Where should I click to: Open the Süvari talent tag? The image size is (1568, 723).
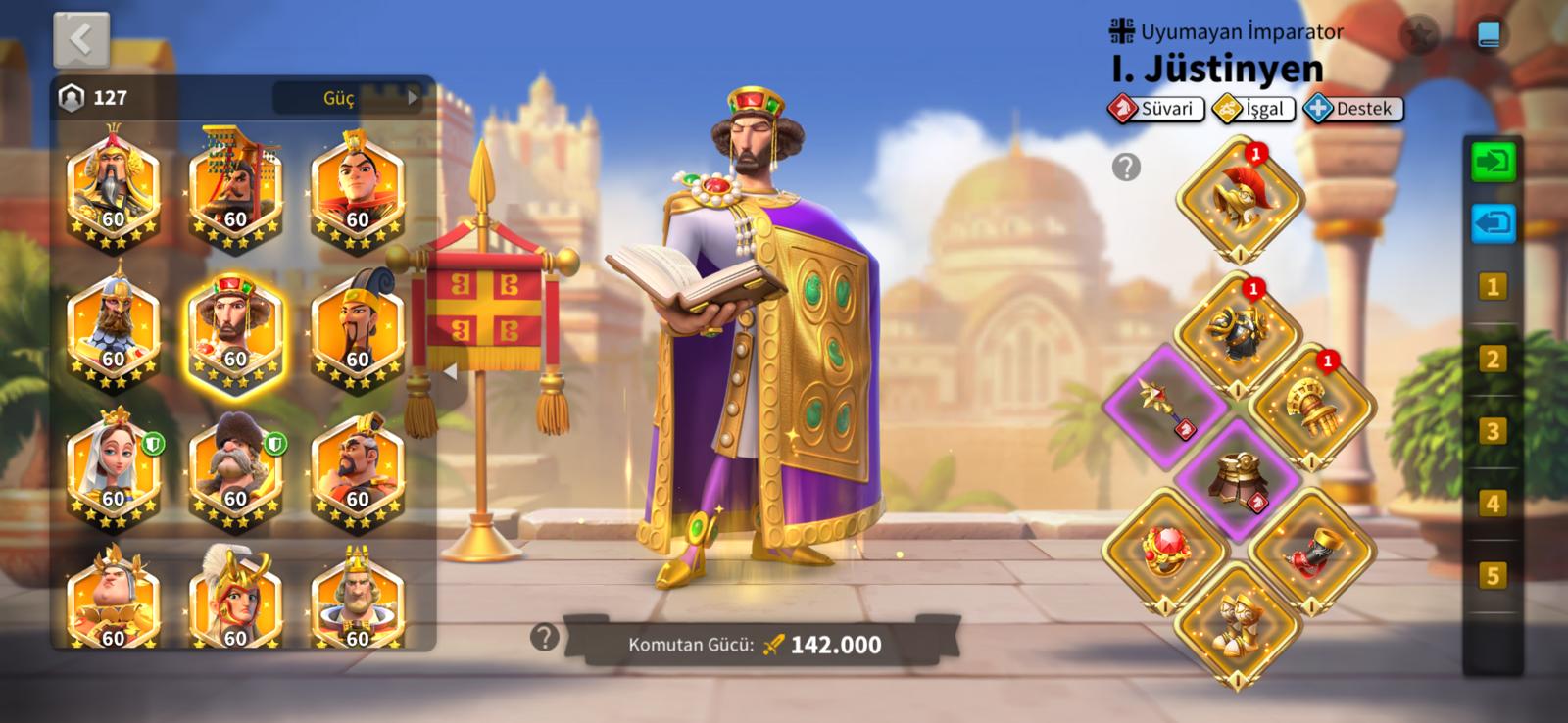tap(1157, 109)
